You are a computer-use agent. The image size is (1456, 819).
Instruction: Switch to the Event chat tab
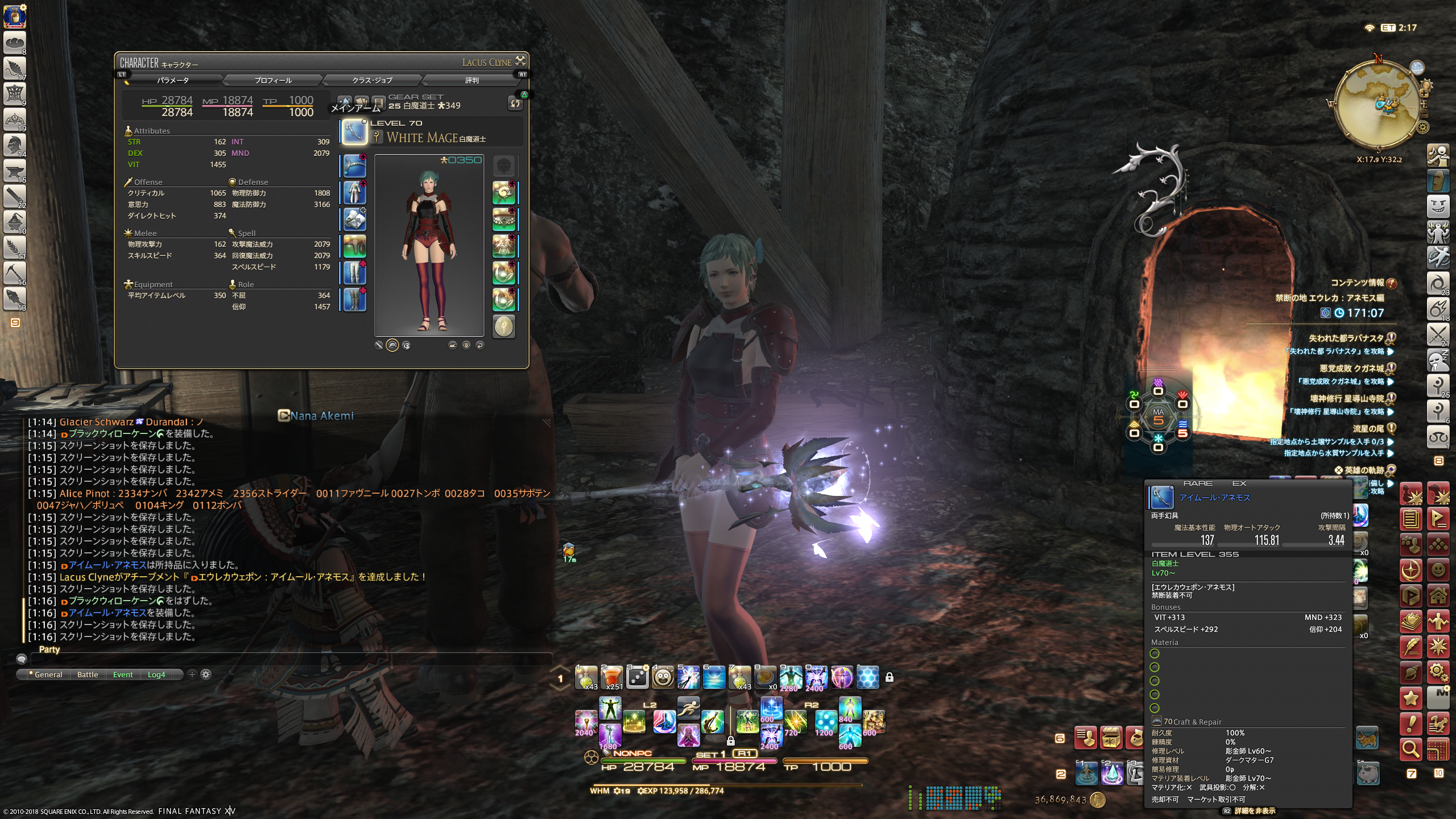click(123, 675)
